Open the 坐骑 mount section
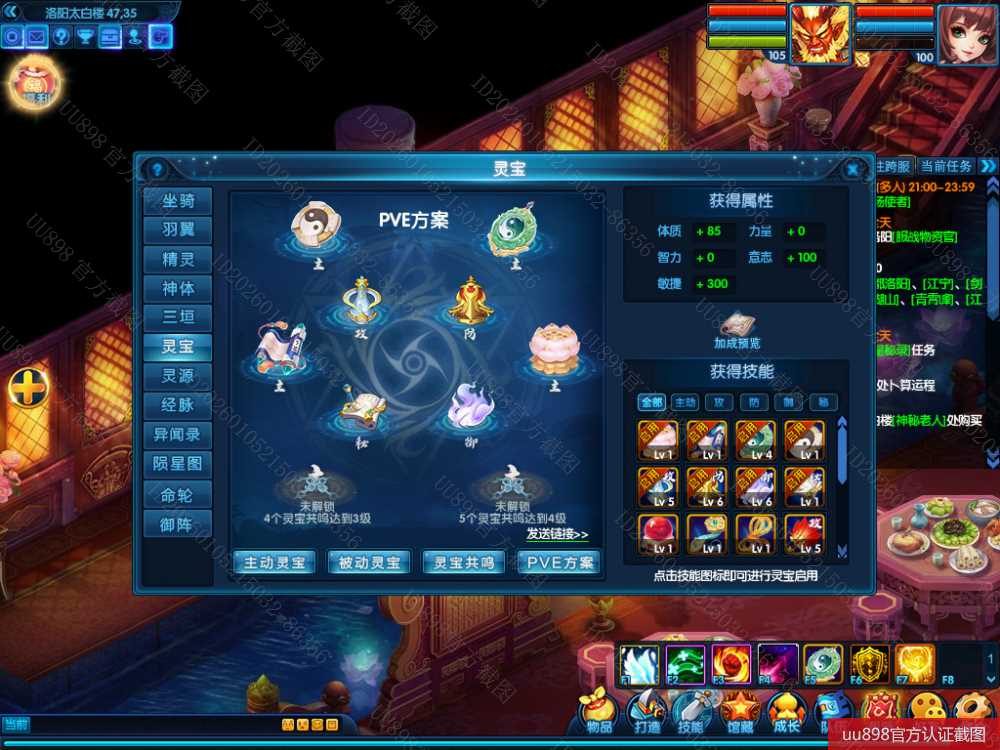 (x=178, y=201)
